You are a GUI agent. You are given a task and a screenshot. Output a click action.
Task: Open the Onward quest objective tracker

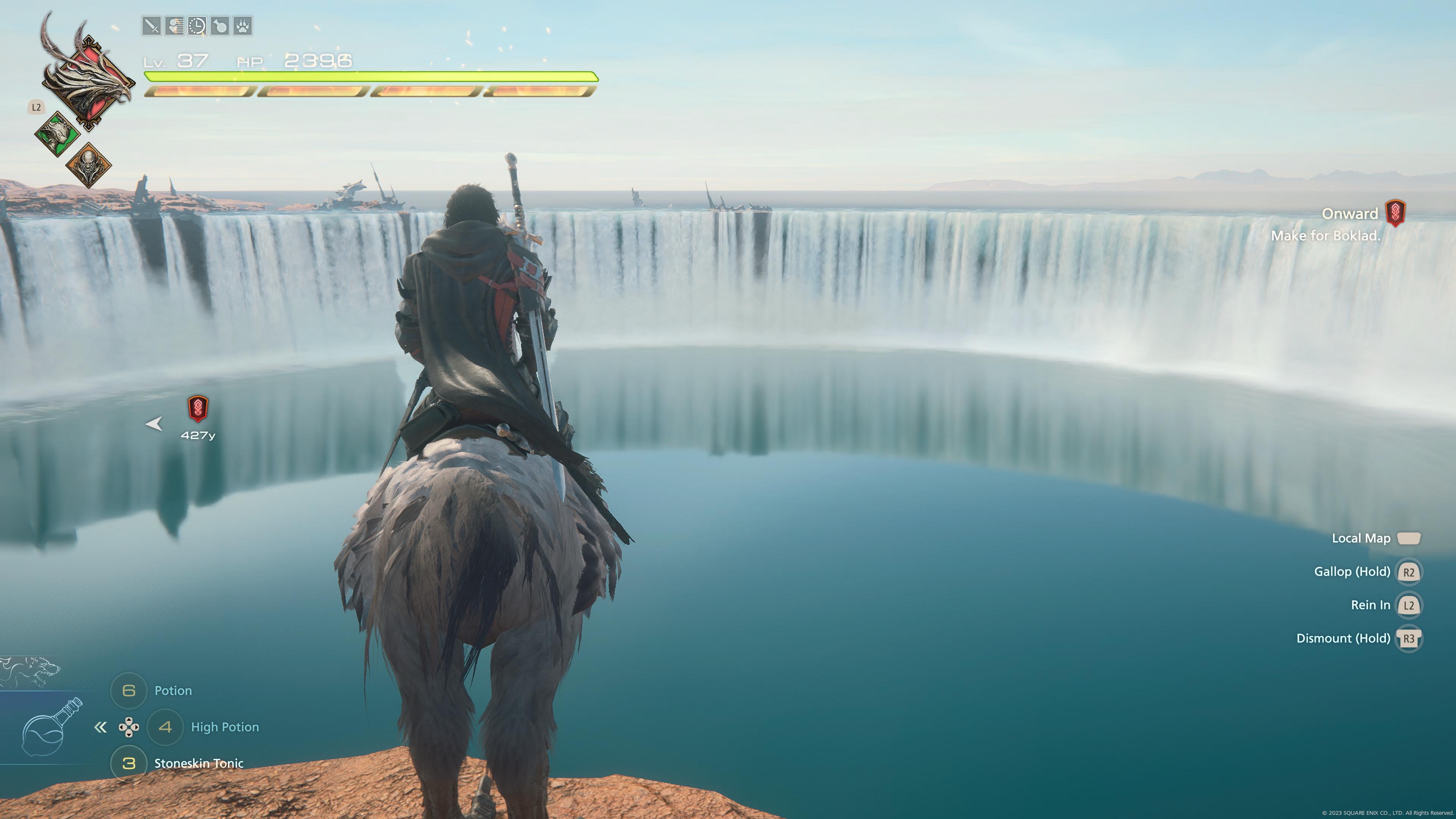pos(1350,213)
